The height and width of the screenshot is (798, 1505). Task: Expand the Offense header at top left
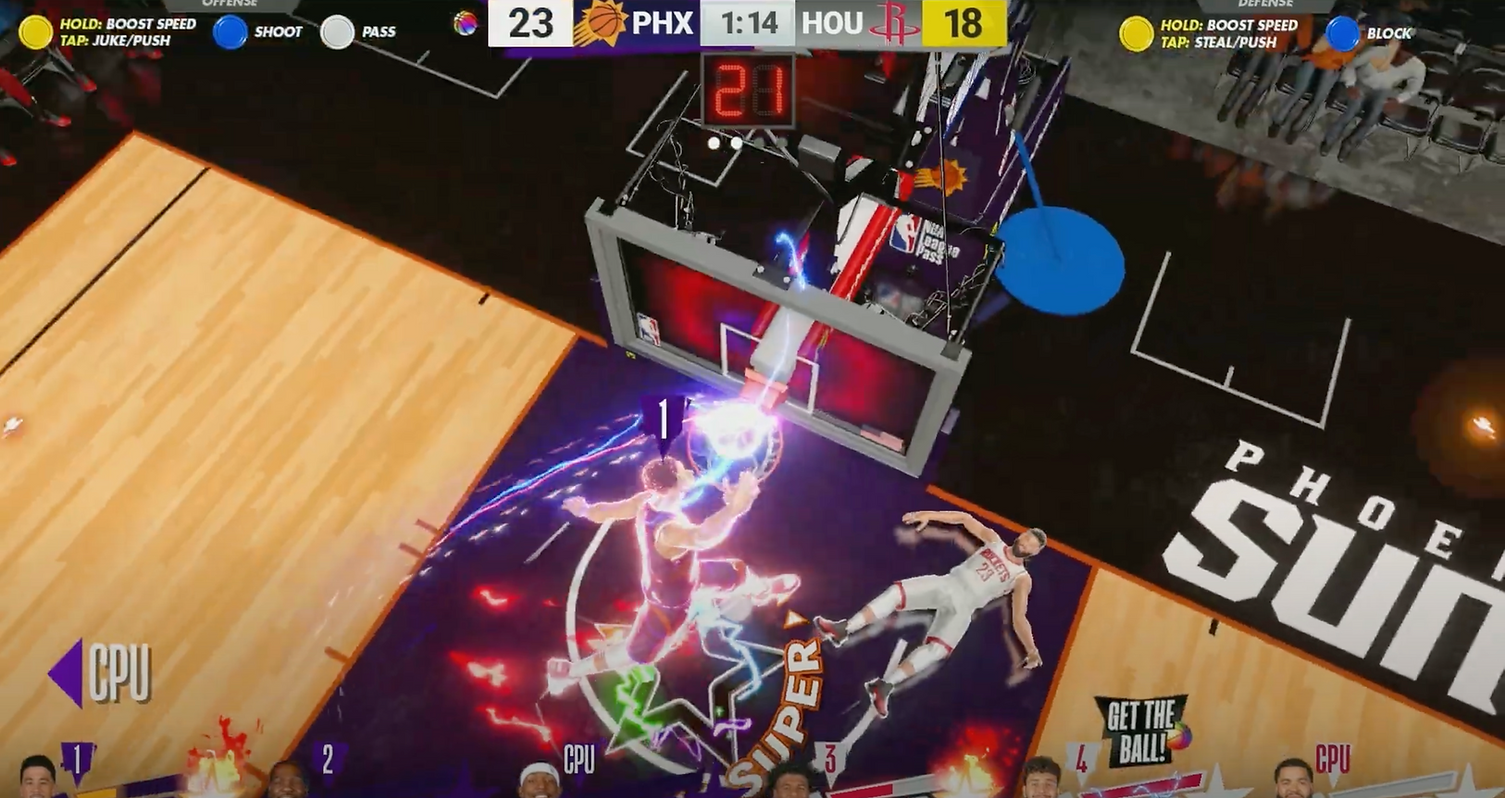(228, 3)
